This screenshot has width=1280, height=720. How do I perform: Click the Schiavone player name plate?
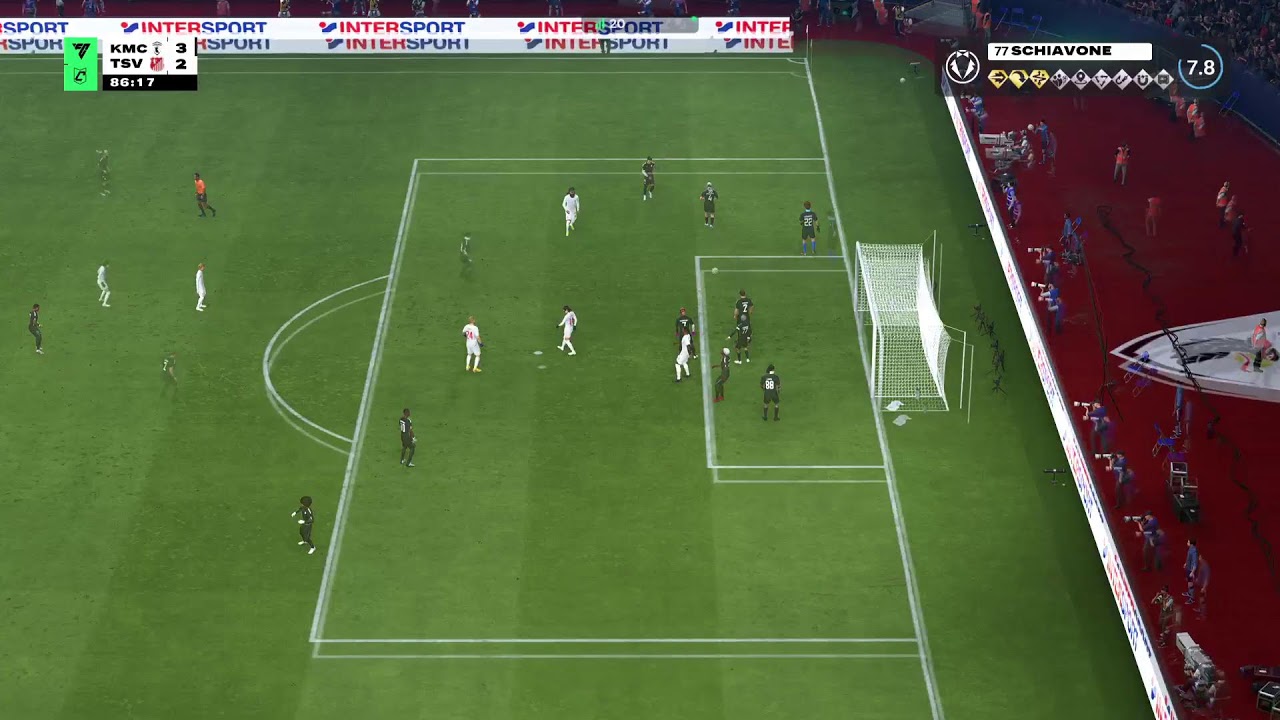(x=1069, y=52)
